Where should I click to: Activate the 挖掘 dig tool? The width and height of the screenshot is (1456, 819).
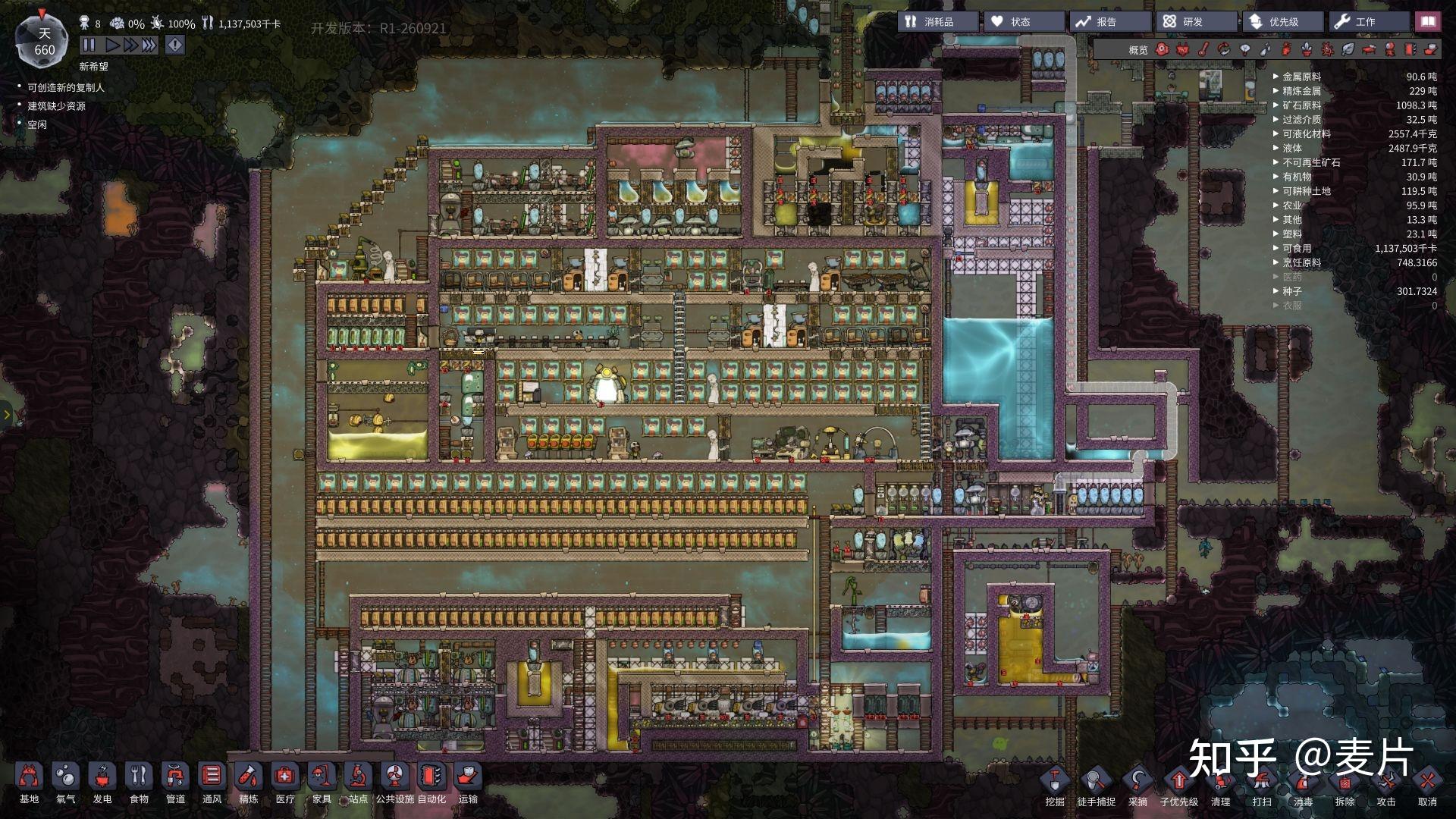(1055, 786)
